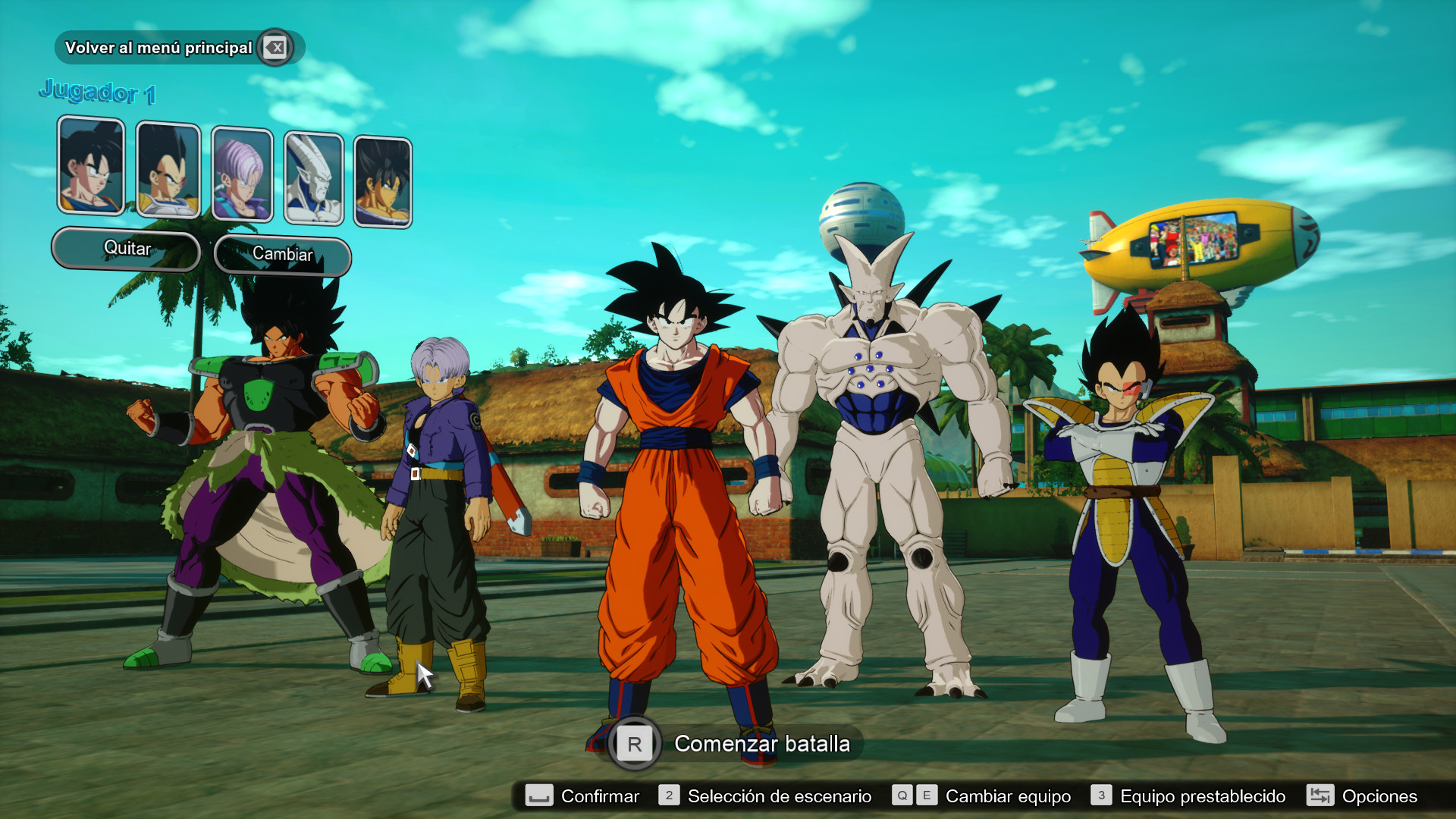Screen dimensions: 1456x819
Task: Select Goku's portrait in team roster
Action: click(91, 165)
